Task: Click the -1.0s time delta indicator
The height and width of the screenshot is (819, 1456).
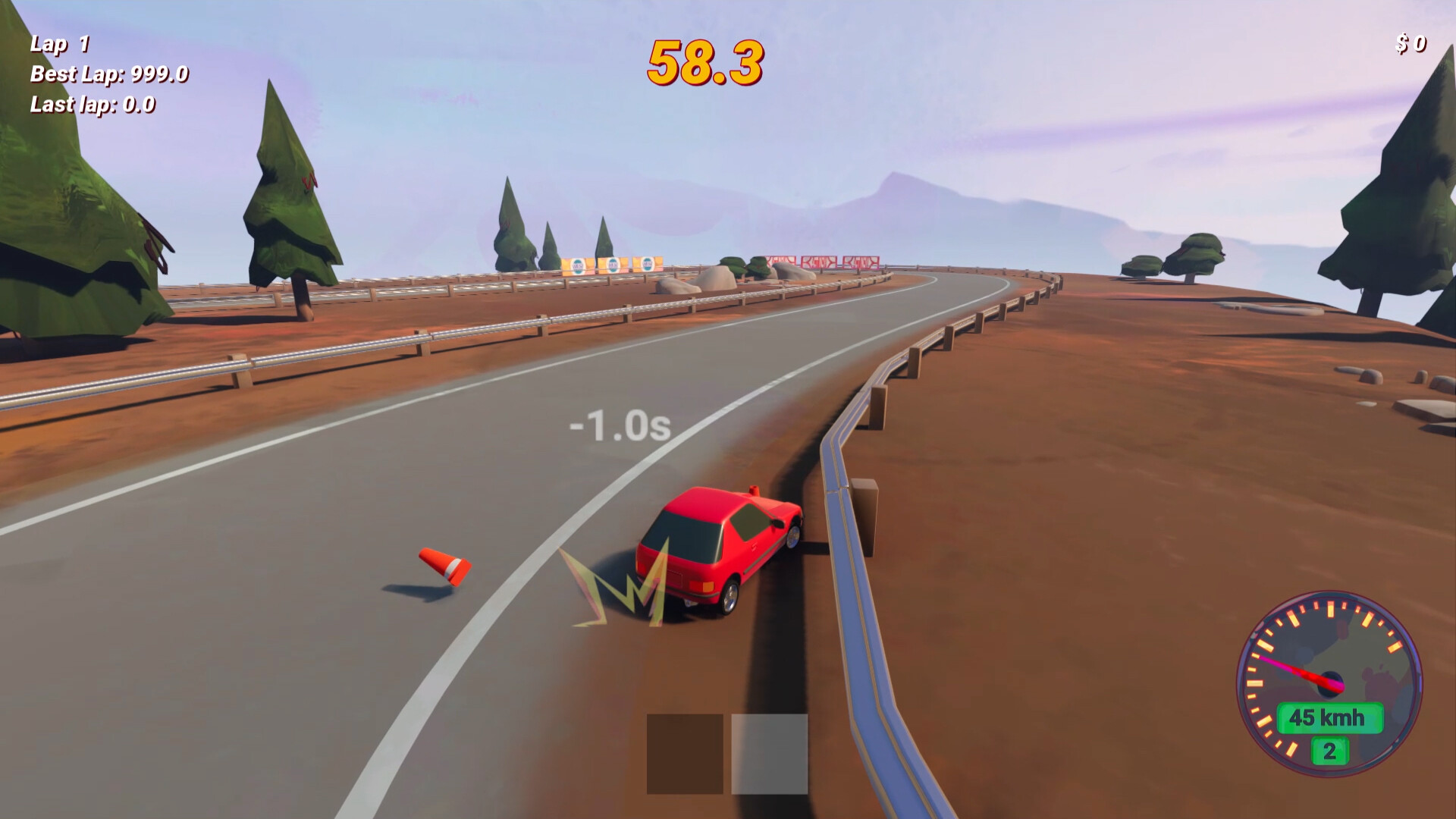Action: pos(620,426)
